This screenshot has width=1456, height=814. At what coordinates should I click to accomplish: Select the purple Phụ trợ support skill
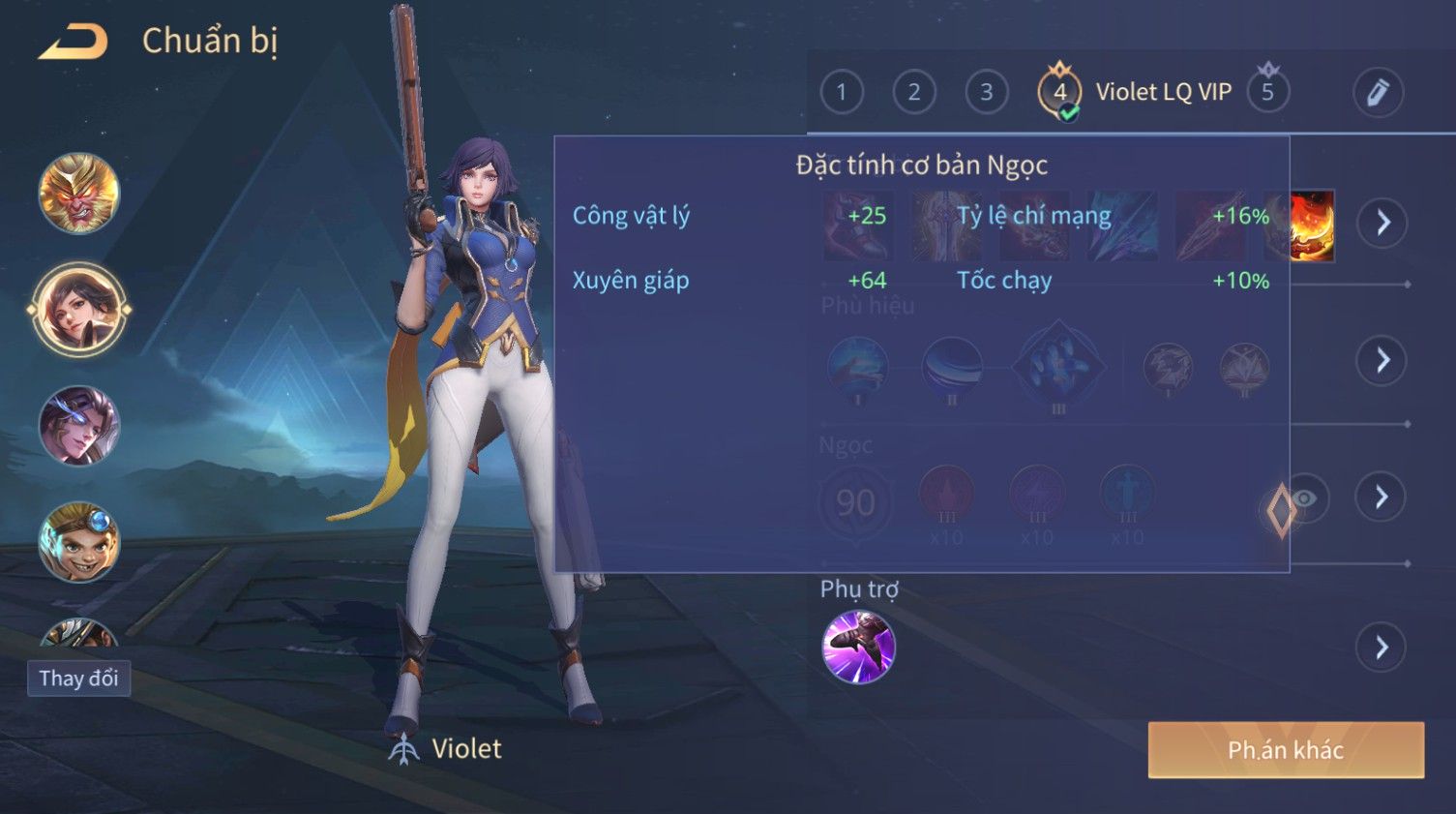coord(858,647)
